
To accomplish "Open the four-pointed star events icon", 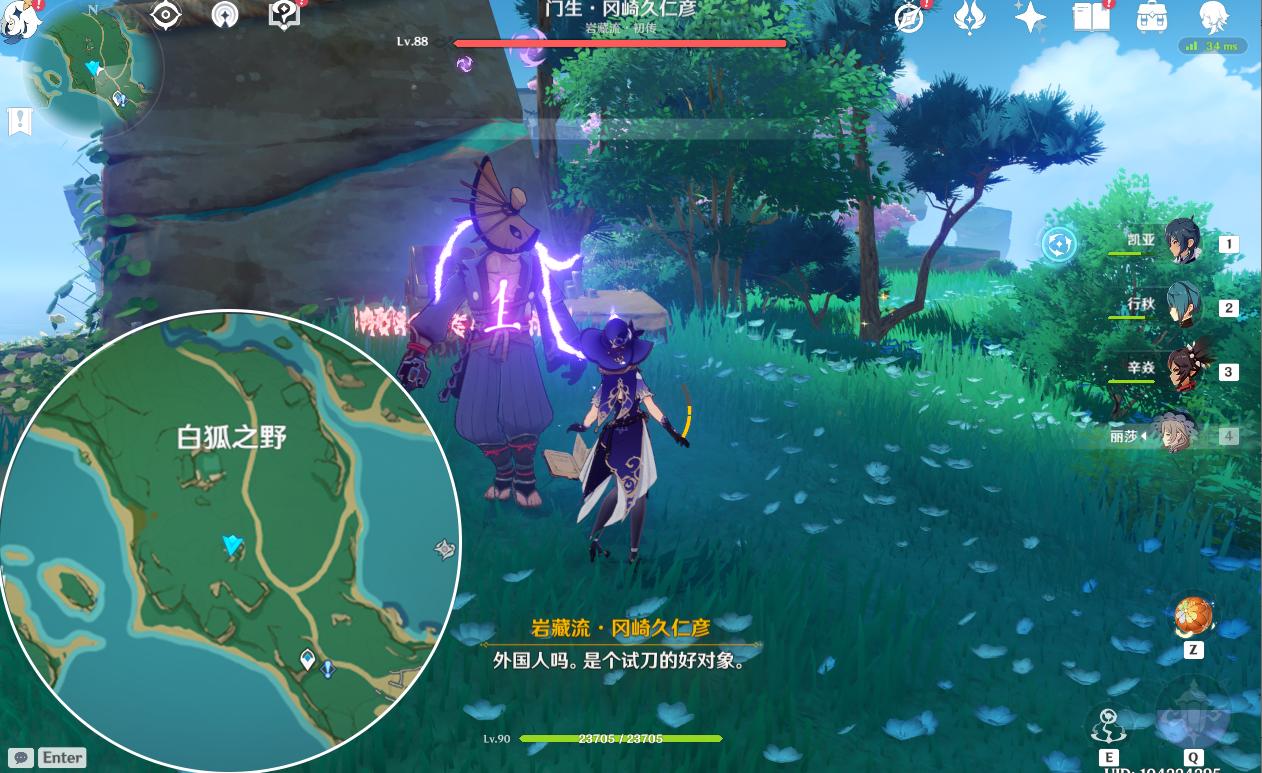I will click(1030, 18).
